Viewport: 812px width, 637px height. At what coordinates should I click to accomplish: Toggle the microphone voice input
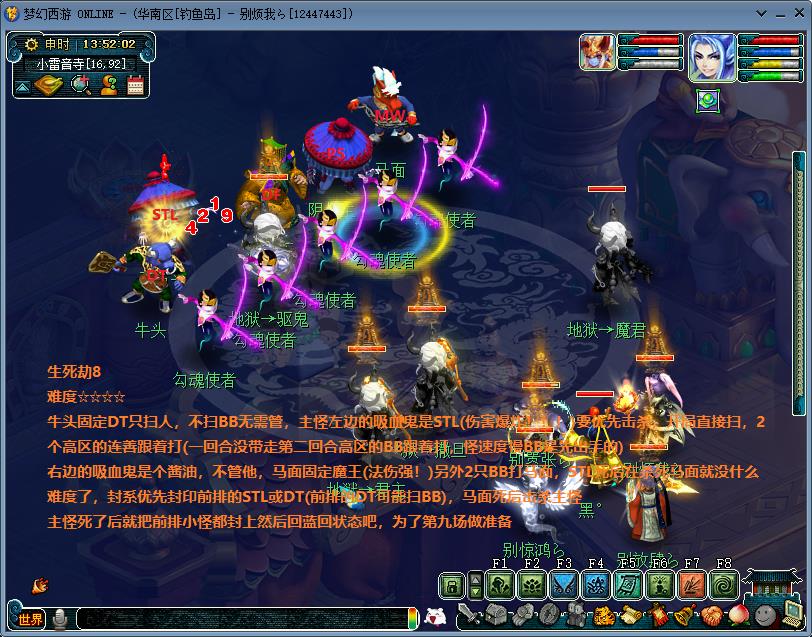[60, 619]
